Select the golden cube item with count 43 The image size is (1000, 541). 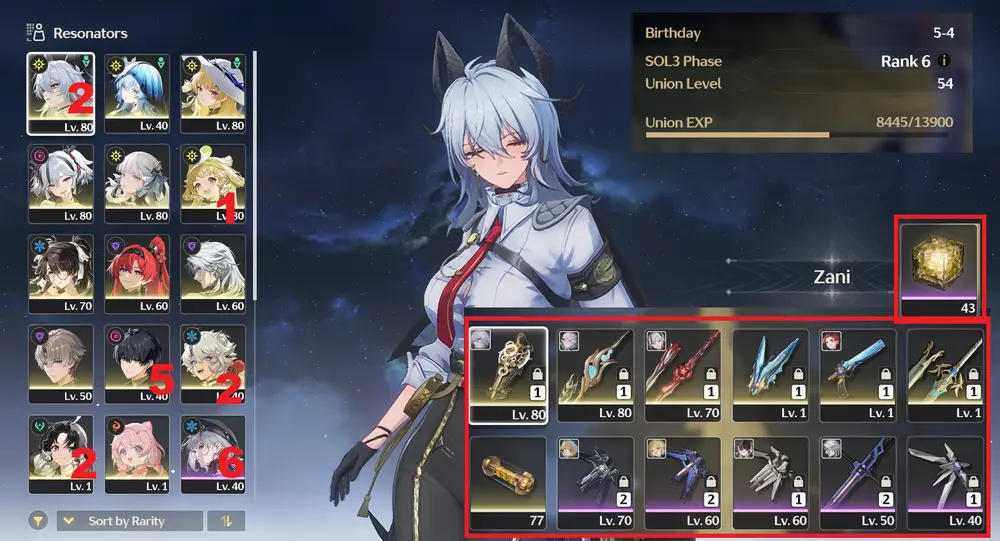[x=939, y=264]
